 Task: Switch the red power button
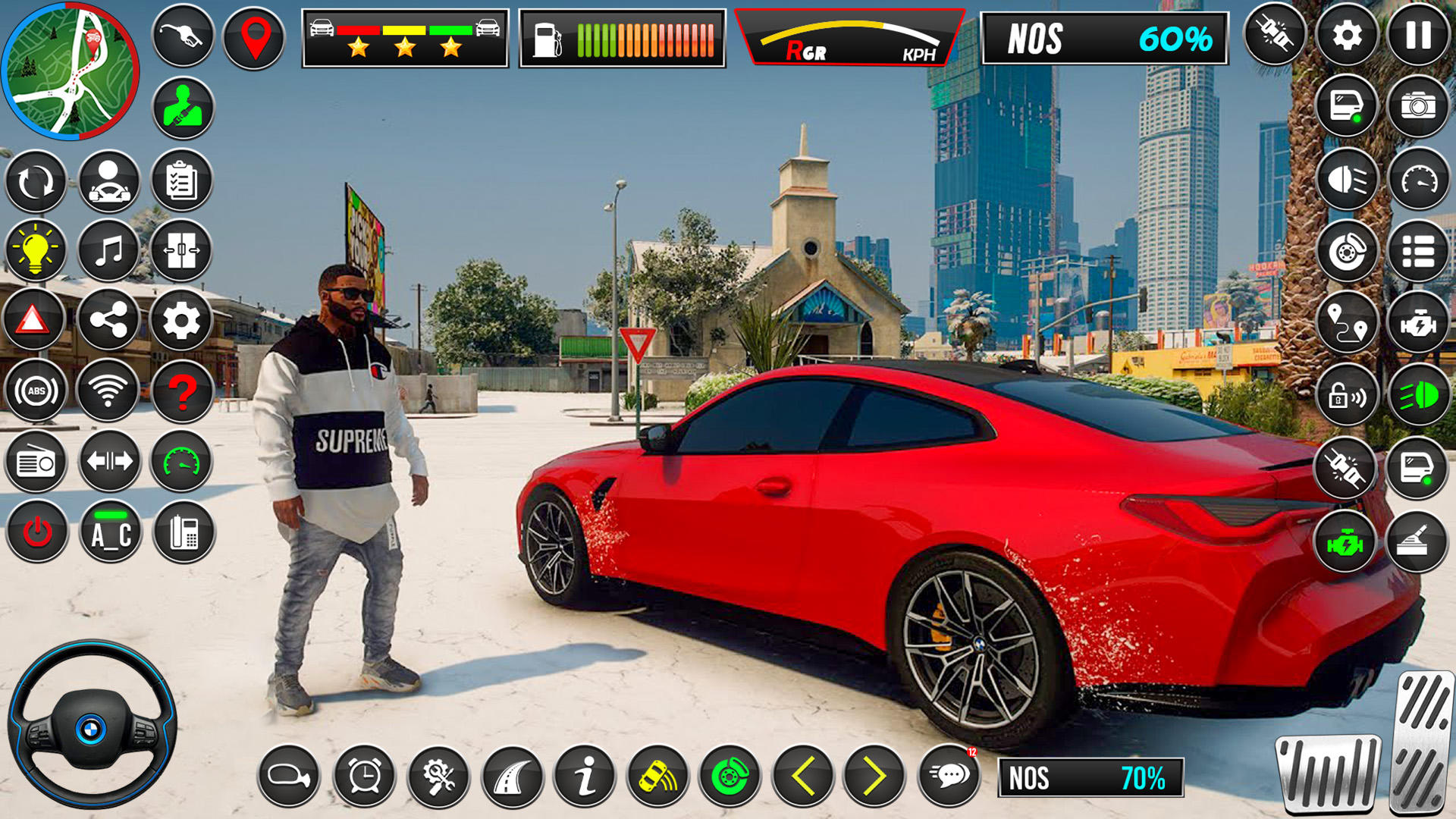click(36, 532)
